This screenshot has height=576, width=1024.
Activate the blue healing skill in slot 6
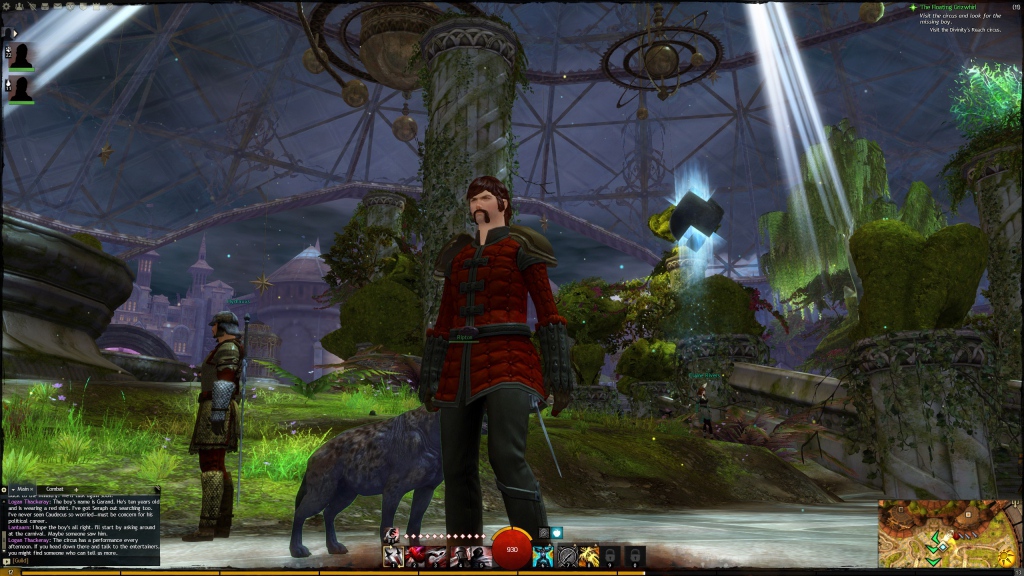[x=544, y=555]
